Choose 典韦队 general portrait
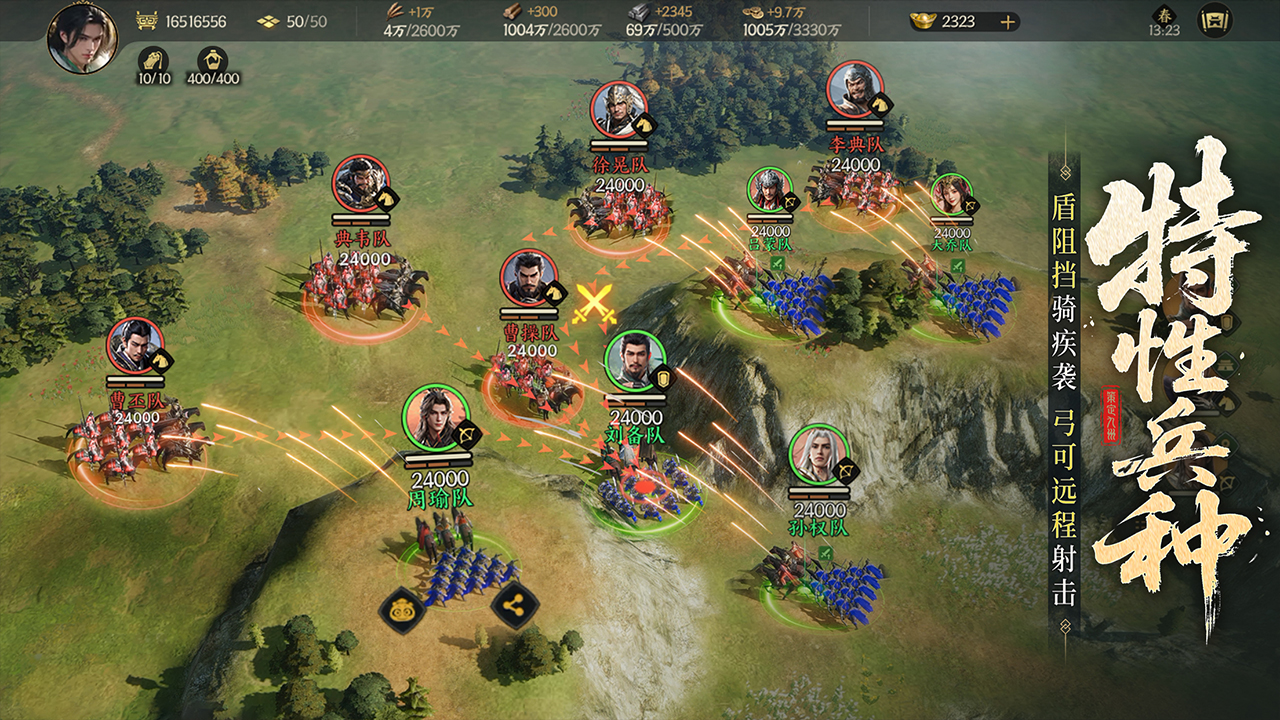This screenshot has height=720, width=1280. click(361, 183)
